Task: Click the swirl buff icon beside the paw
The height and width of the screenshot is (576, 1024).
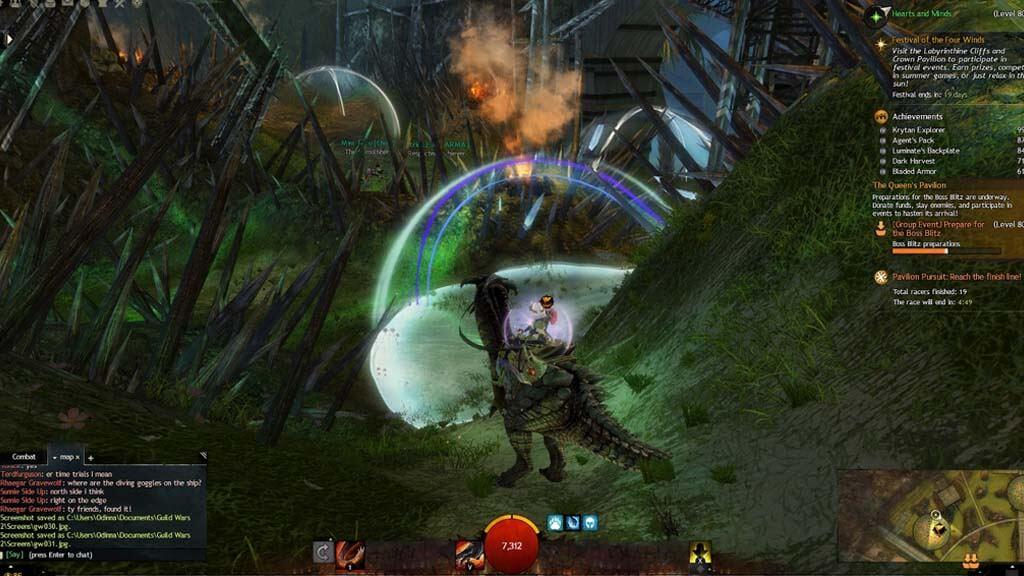Action: (x=572, y=522)
